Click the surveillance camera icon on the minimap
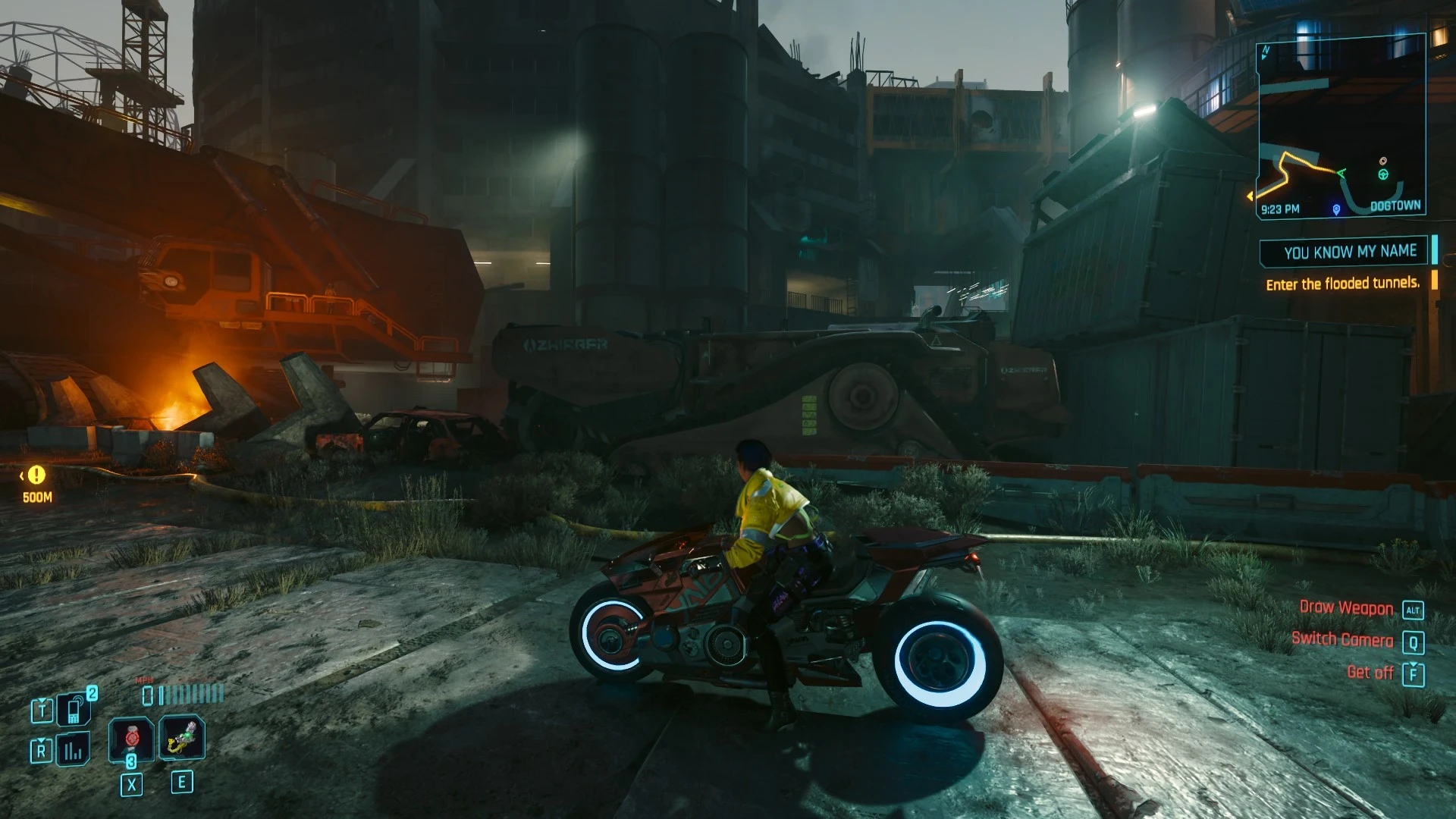The image size is (1456, 819). (1383, 161)
